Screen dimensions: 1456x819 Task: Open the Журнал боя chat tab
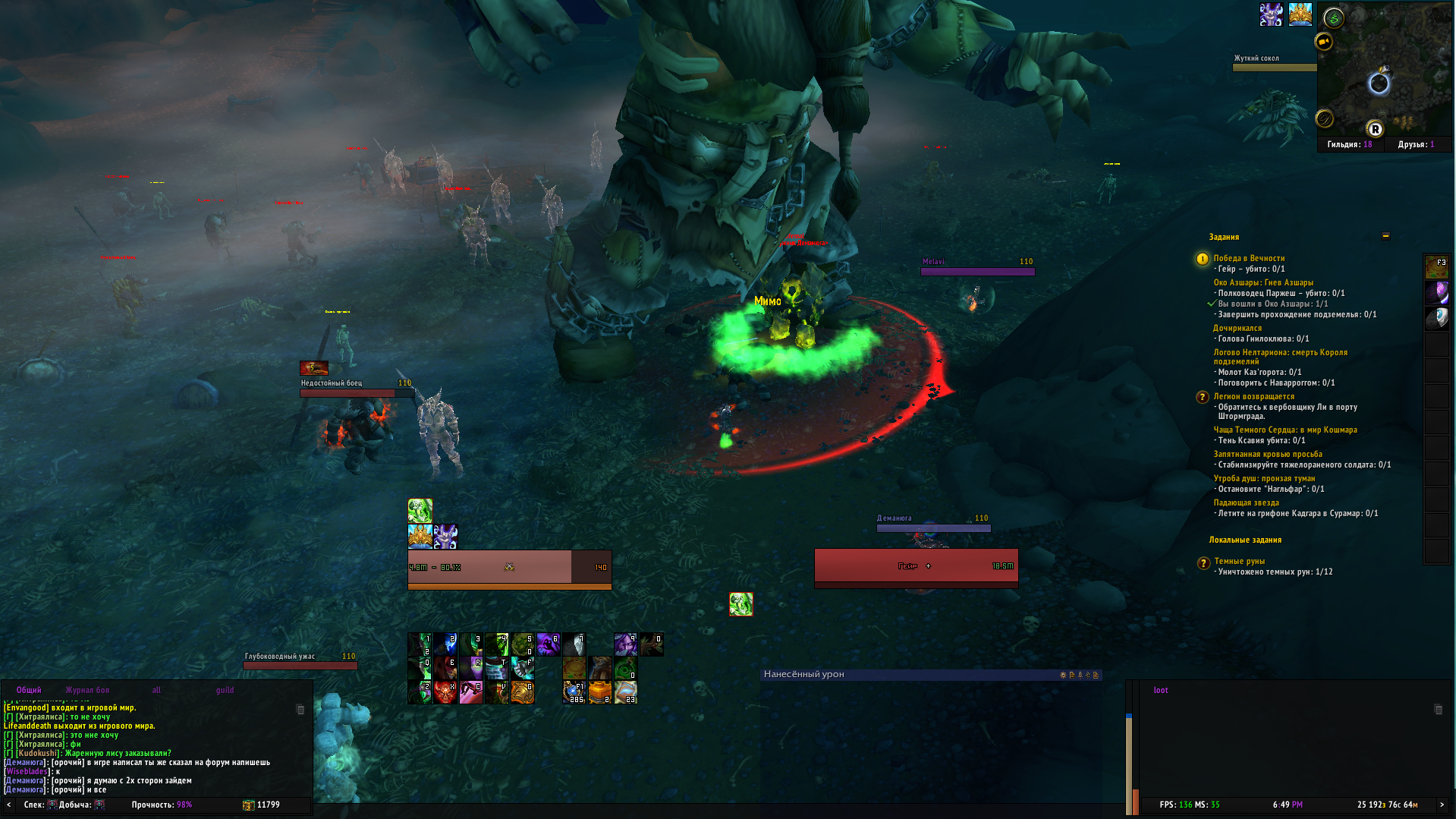coord(87,690)
